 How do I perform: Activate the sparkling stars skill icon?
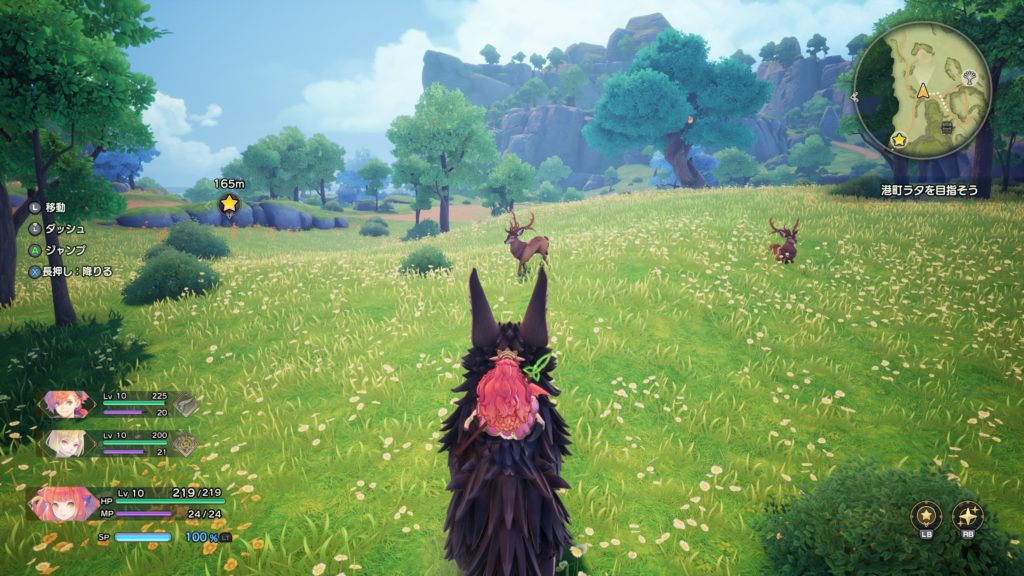click(x=968, y=516)
